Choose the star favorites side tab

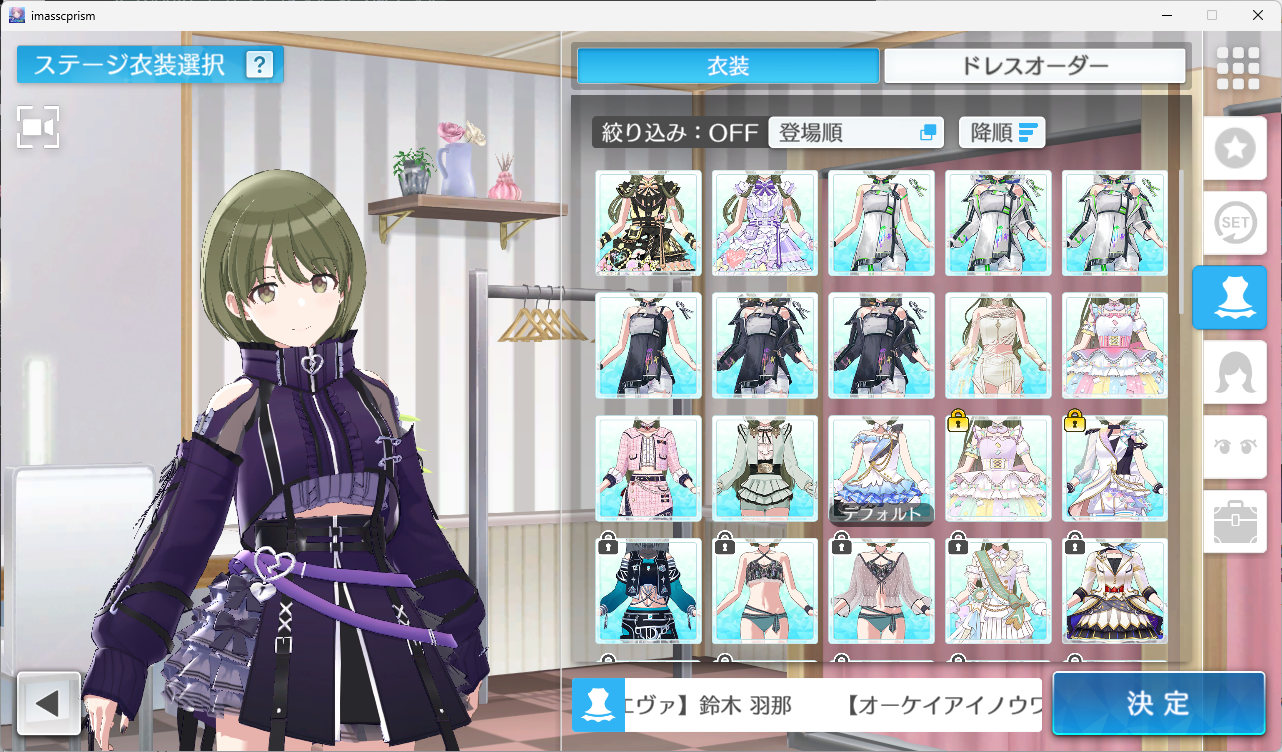tap(1235, 149)
